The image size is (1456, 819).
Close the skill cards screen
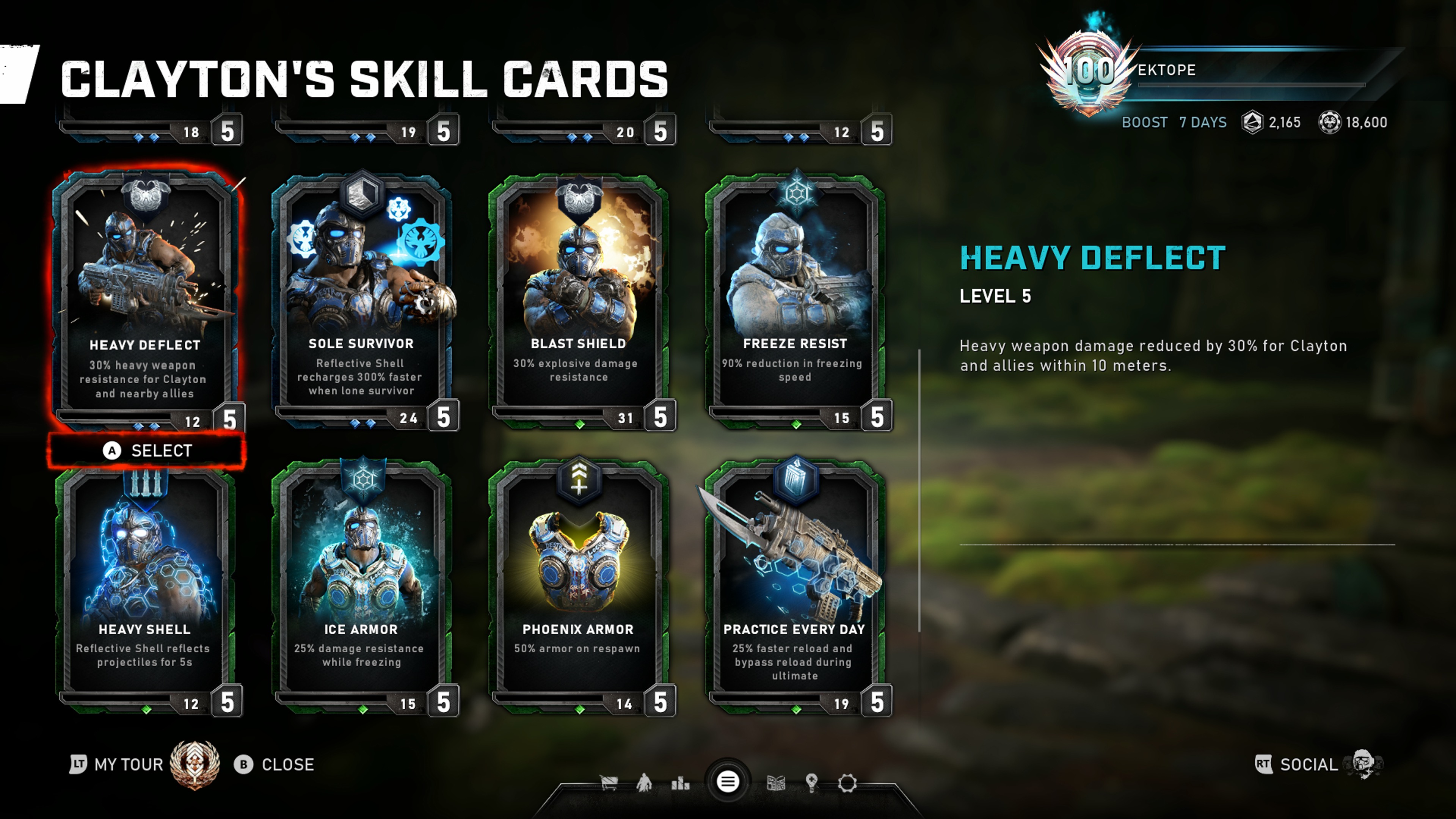(275, 765)
